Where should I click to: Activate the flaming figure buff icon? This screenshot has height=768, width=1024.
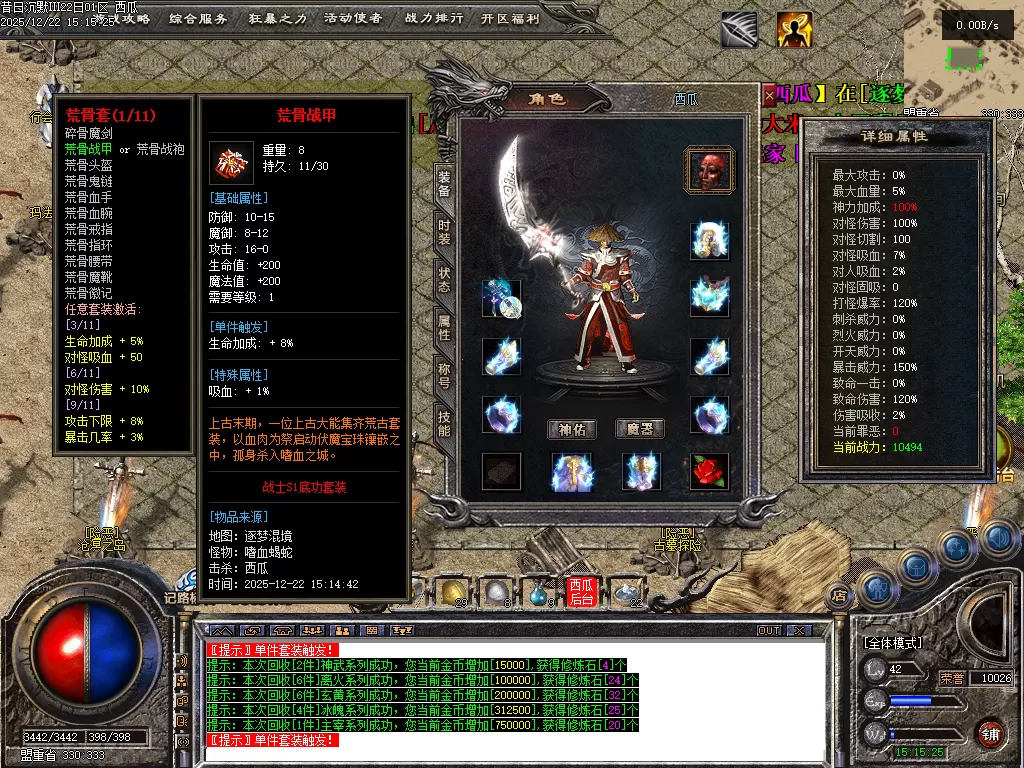coord(794,30)
